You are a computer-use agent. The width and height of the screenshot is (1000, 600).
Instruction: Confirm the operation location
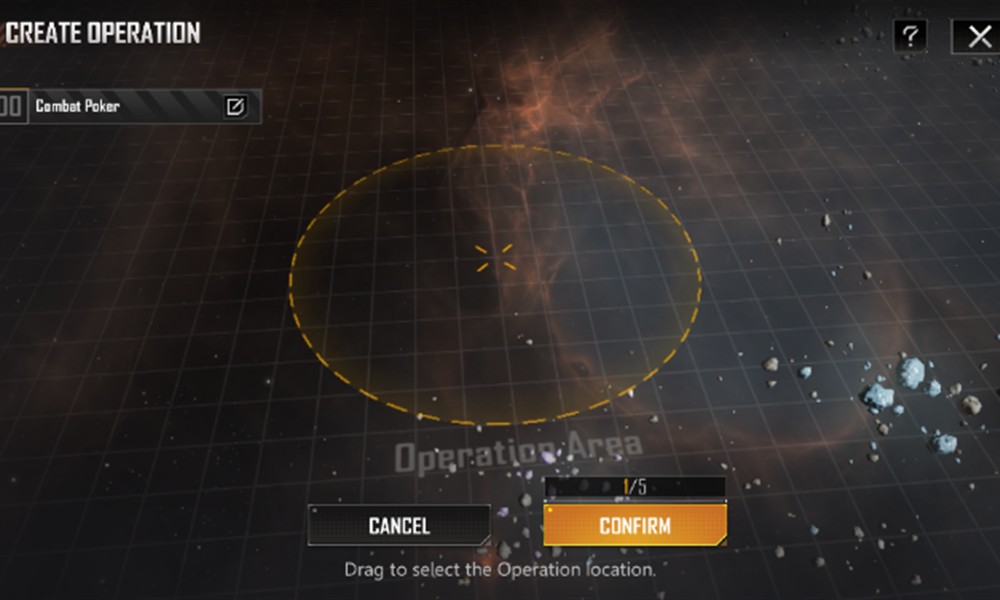(x=634, y=525)
